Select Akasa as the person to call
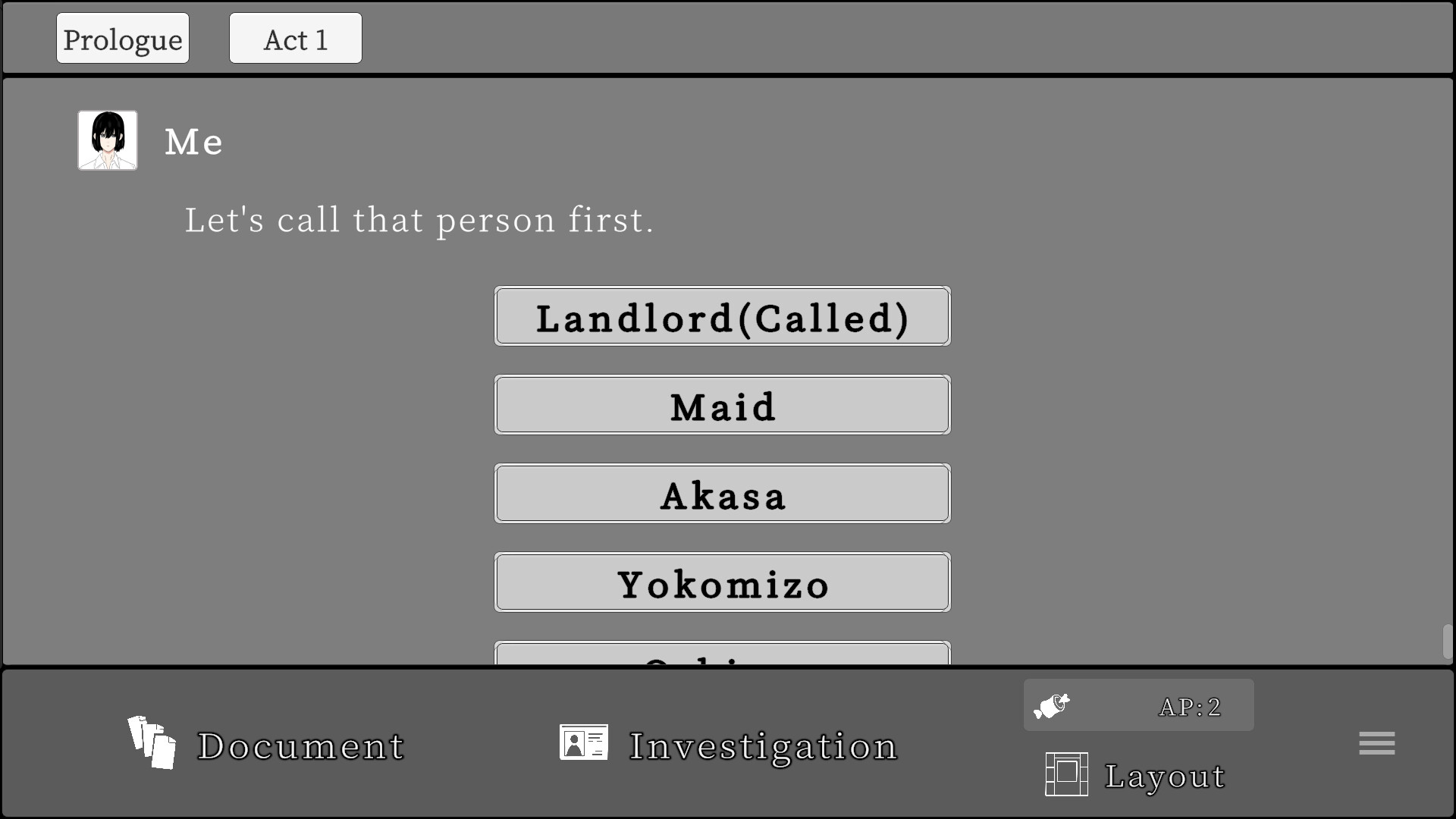This screenshot has width=1456, height=819. click(x=722, y=494)
